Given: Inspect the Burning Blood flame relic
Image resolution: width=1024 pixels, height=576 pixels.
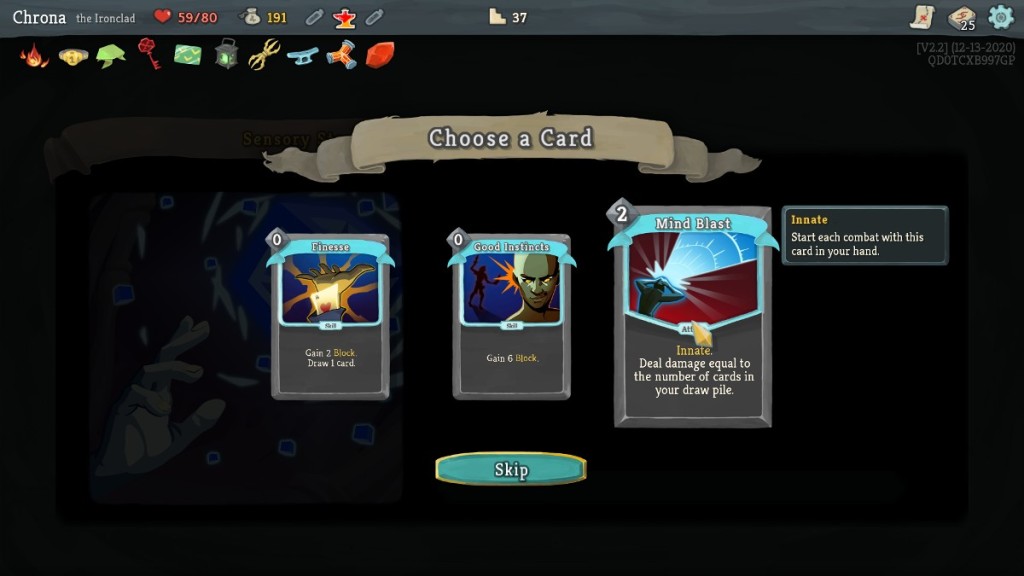Looking at the screenshot, I should pyautogui.click(x=34, y=55).
